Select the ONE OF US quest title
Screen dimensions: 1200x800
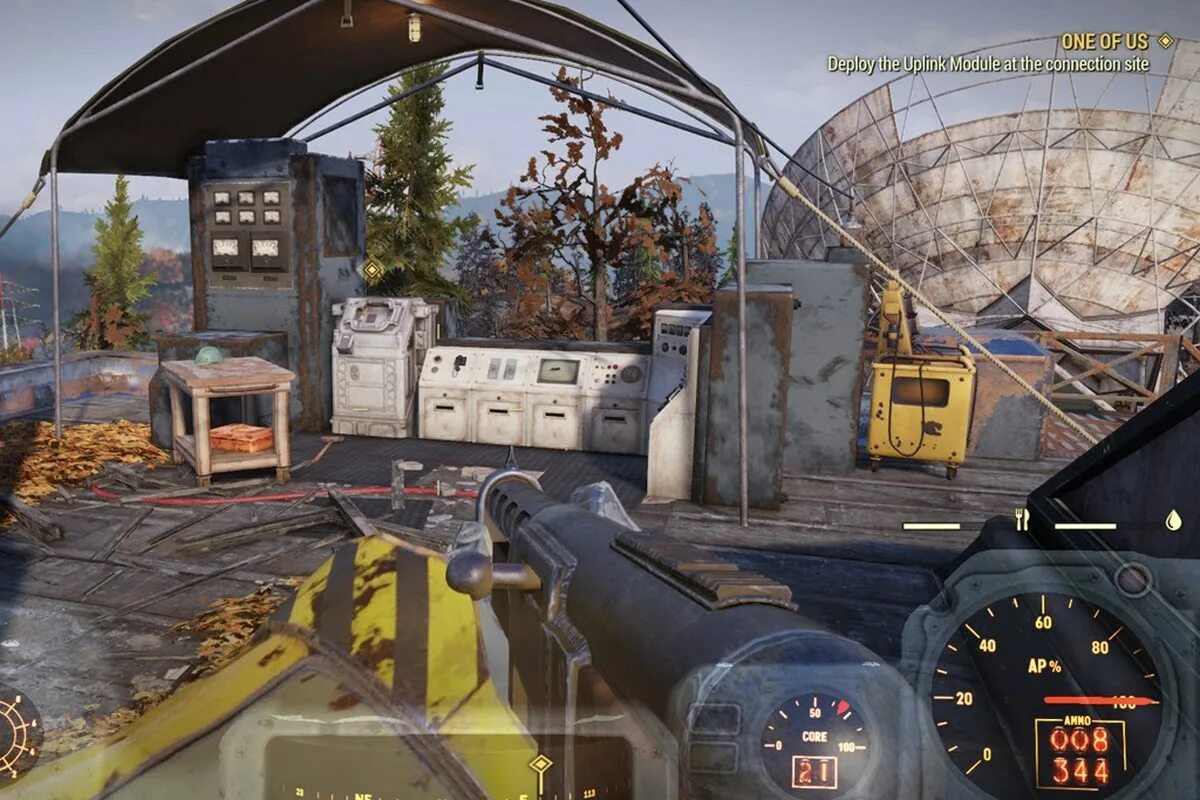coord(1104,41)
